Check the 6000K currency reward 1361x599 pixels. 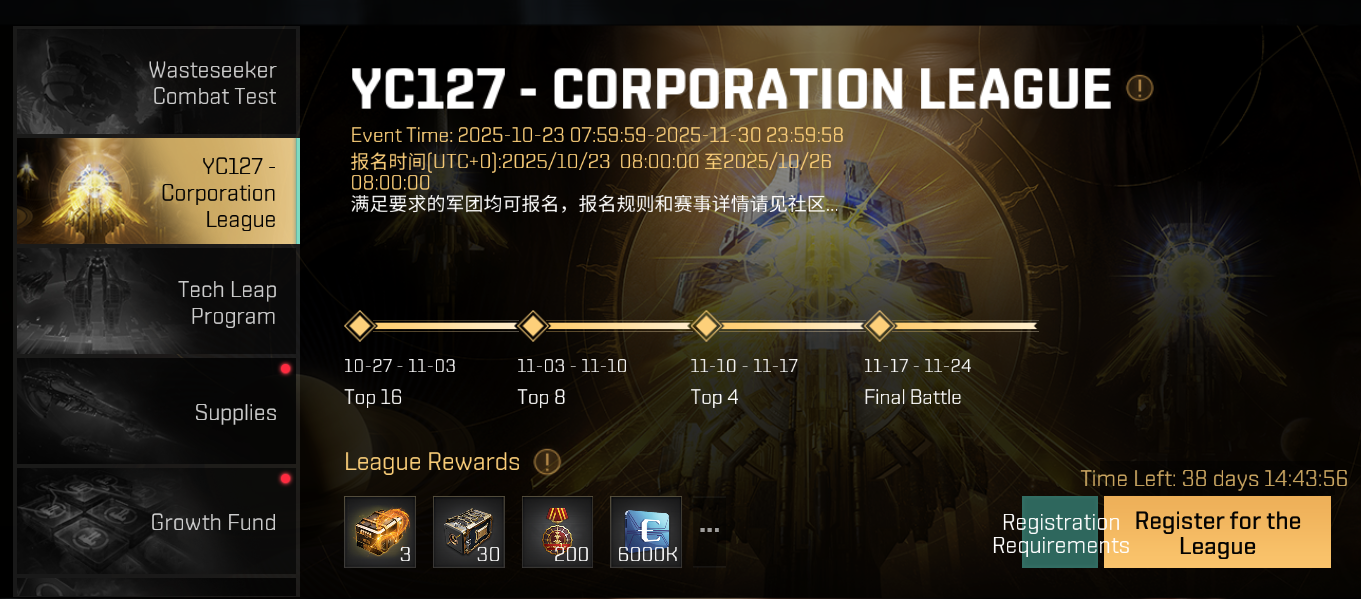pos(646,532)
